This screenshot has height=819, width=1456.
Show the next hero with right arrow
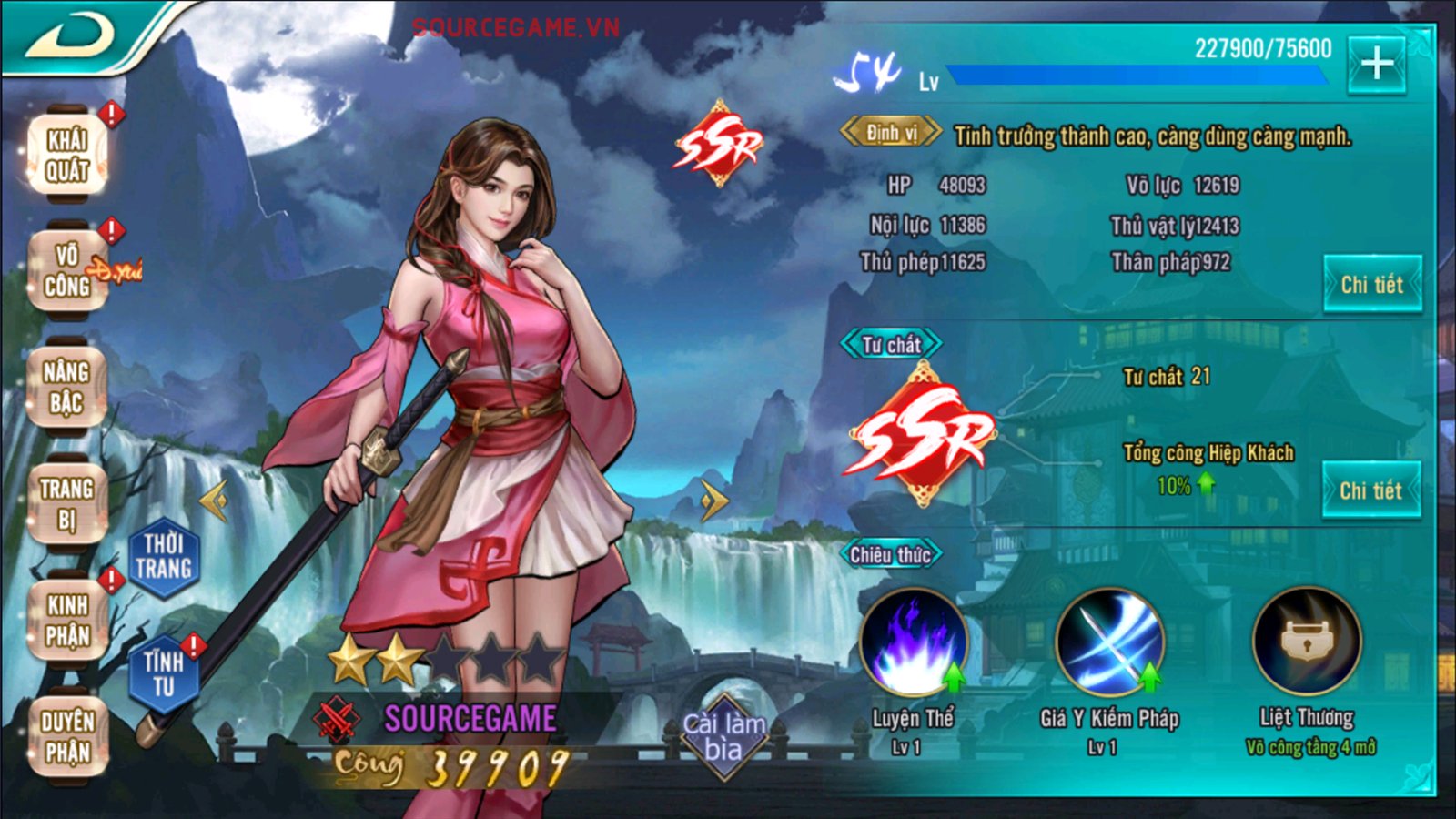click(x=714, y=500)
